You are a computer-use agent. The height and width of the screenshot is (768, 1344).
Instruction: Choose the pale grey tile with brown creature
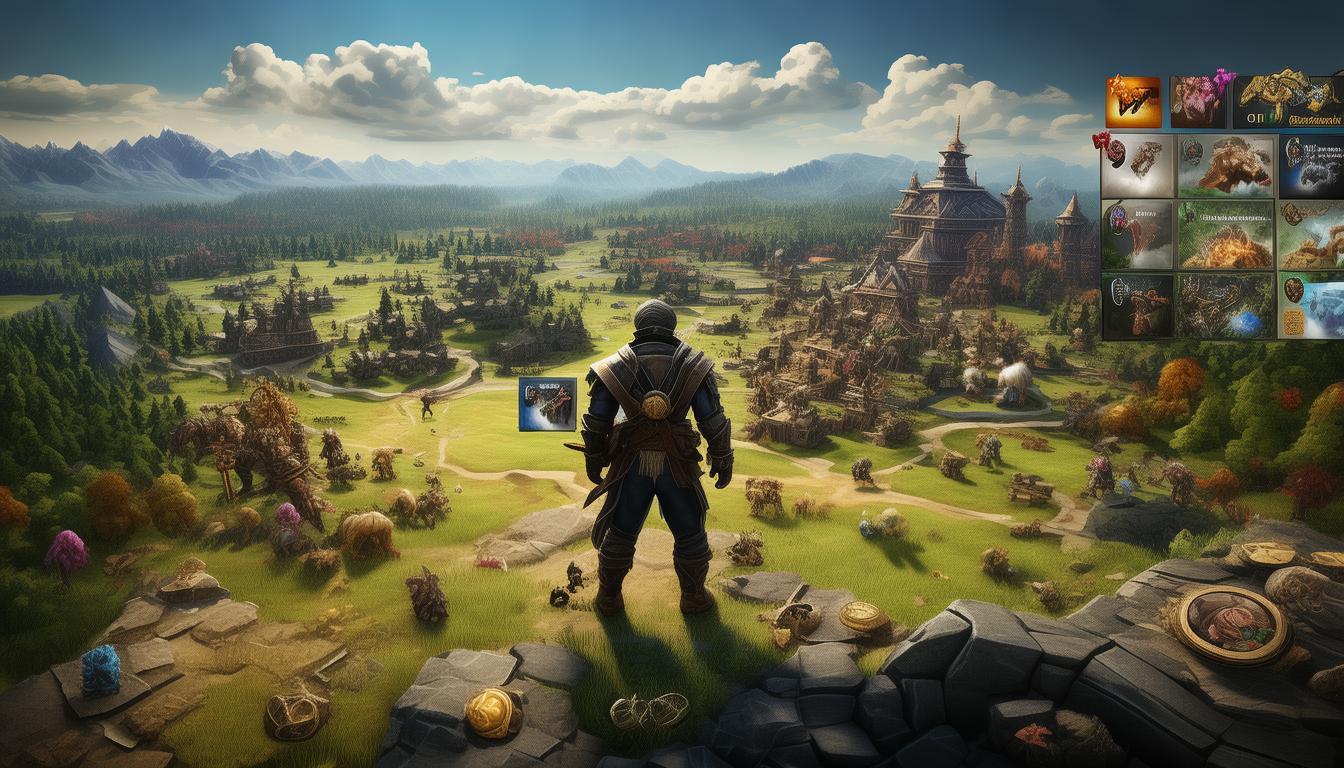(1137, 166)
